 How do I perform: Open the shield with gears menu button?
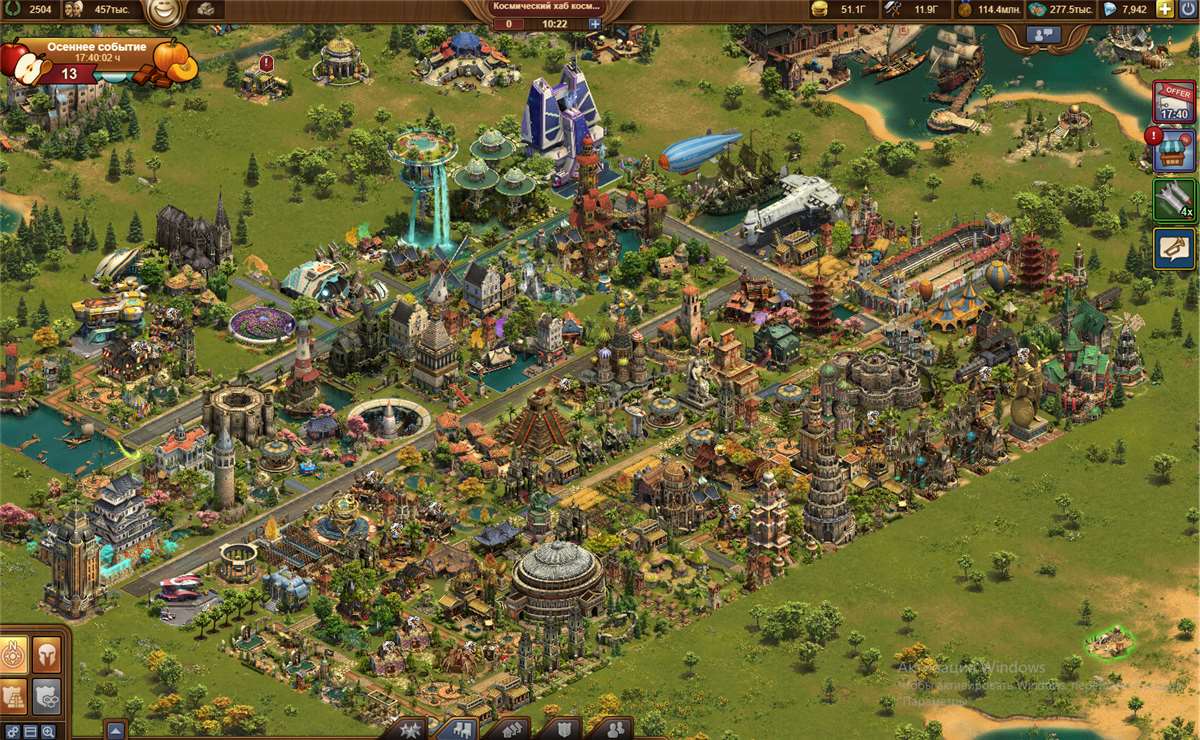pos(46,695)
